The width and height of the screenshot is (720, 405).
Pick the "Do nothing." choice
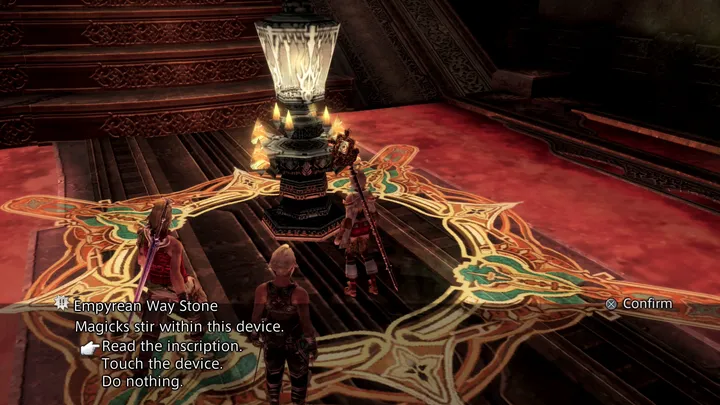pos(142,382)
